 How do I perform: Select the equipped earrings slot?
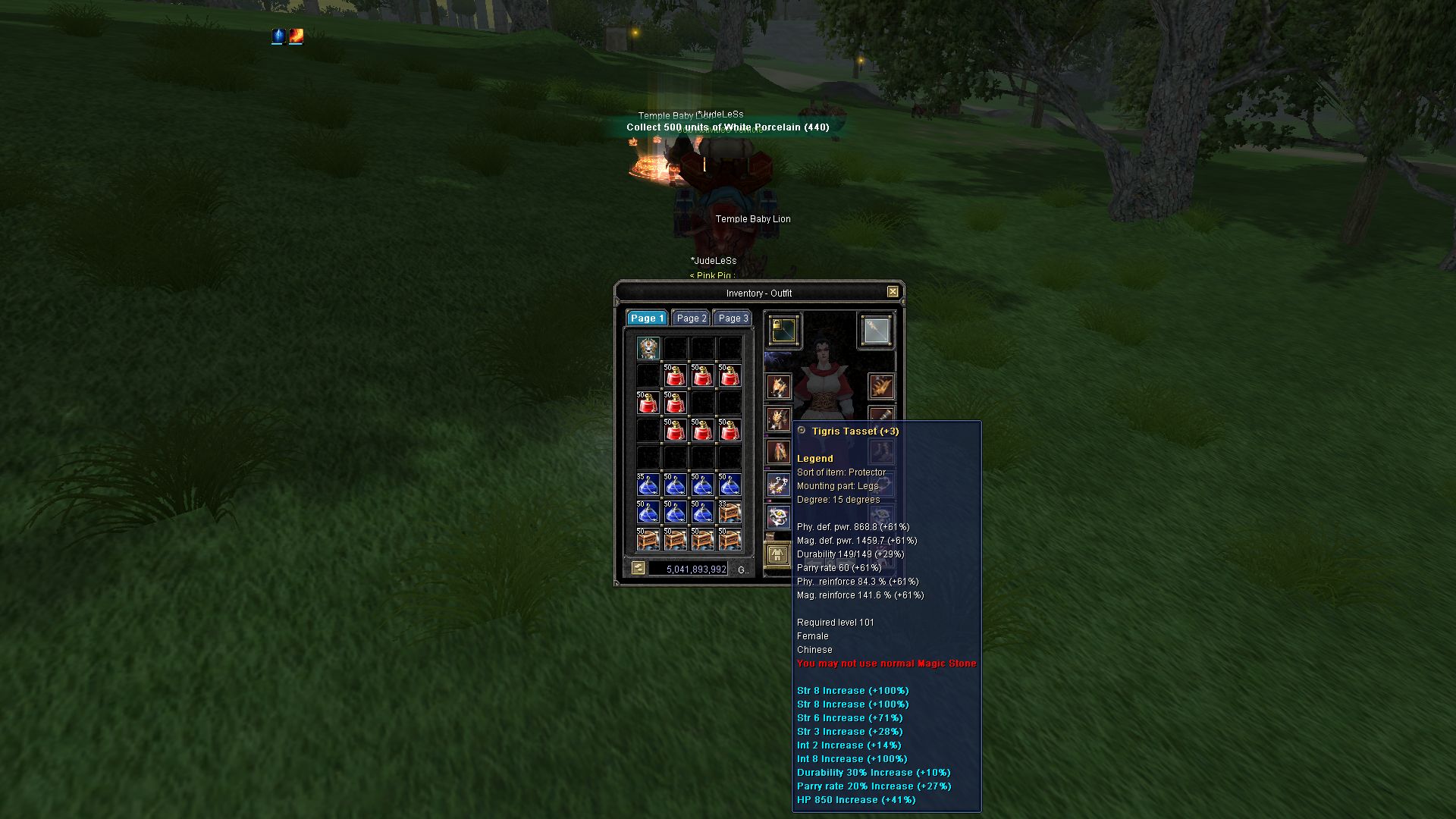pos(779,485)
